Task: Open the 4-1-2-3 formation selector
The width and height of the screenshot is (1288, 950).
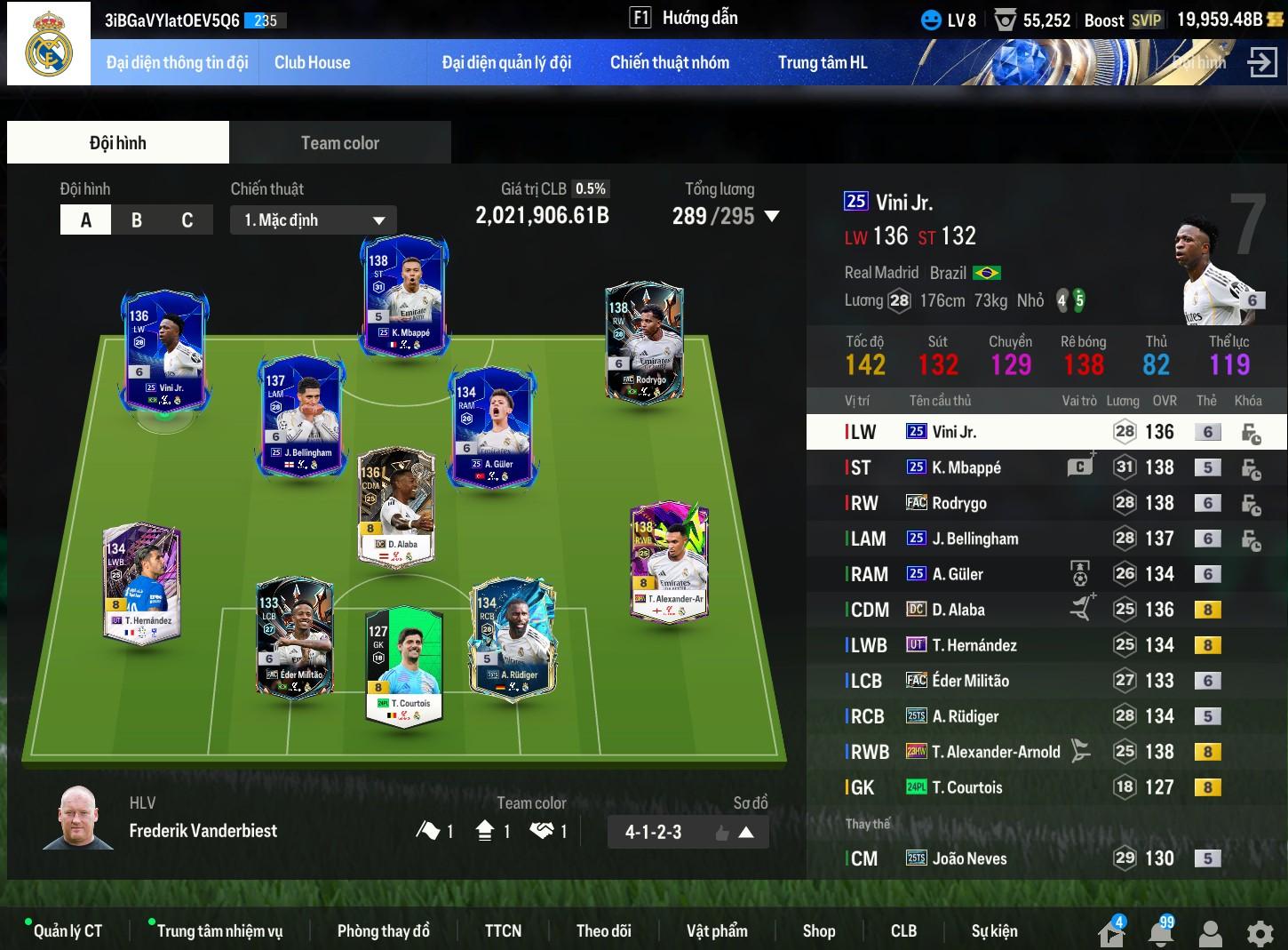Action: (688, 833)
